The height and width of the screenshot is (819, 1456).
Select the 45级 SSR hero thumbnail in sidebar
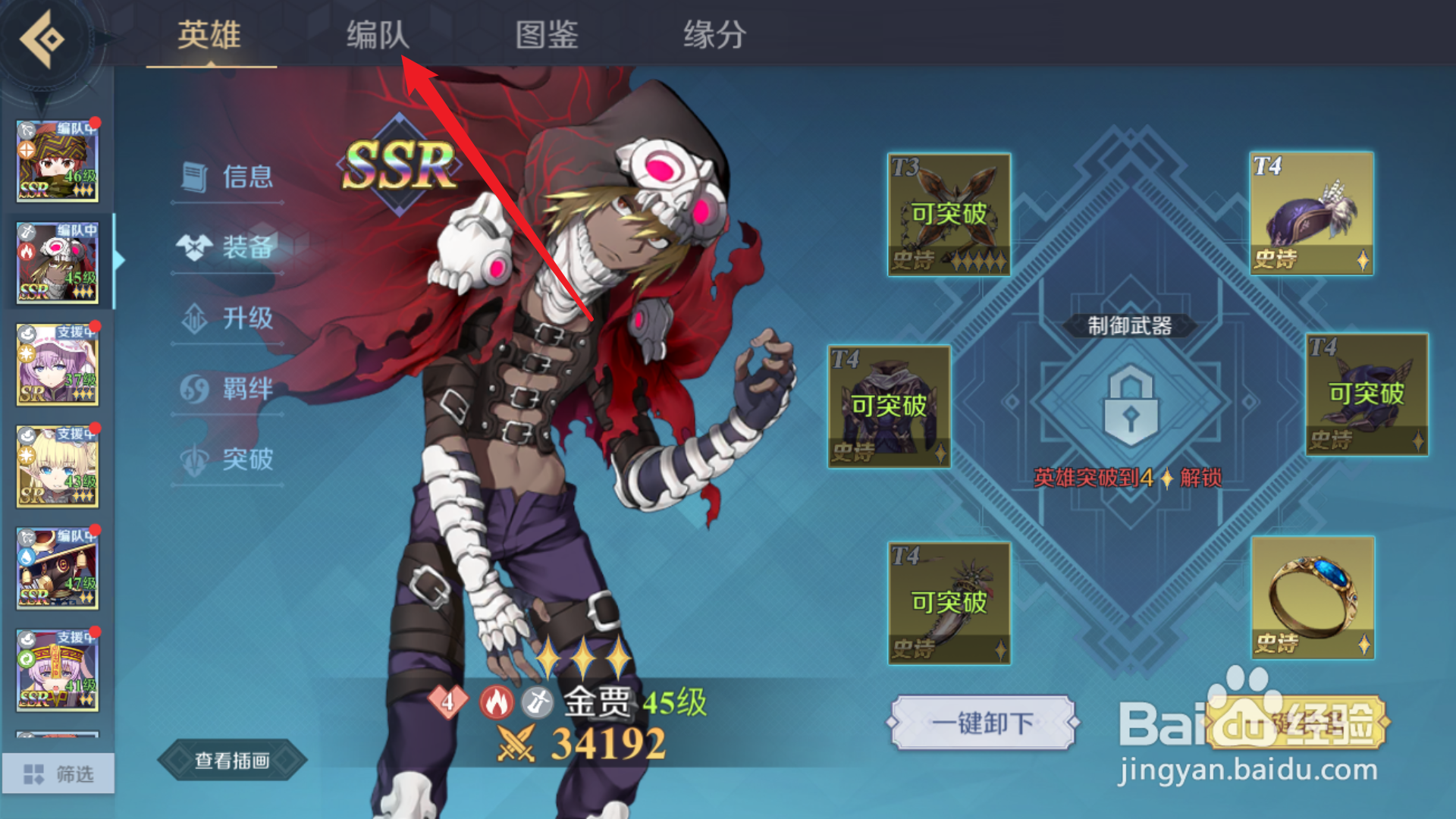coord(56,261)
